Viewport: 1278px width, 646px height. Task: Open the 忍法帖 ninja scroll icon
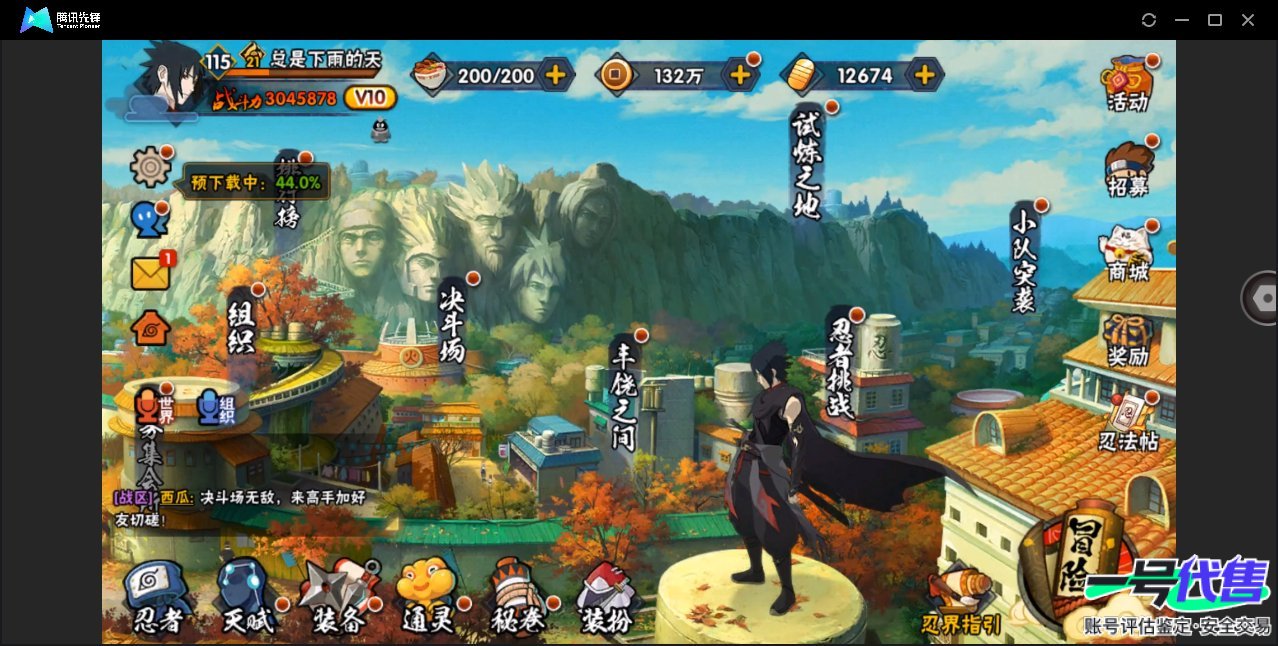tap(1128, 424)
